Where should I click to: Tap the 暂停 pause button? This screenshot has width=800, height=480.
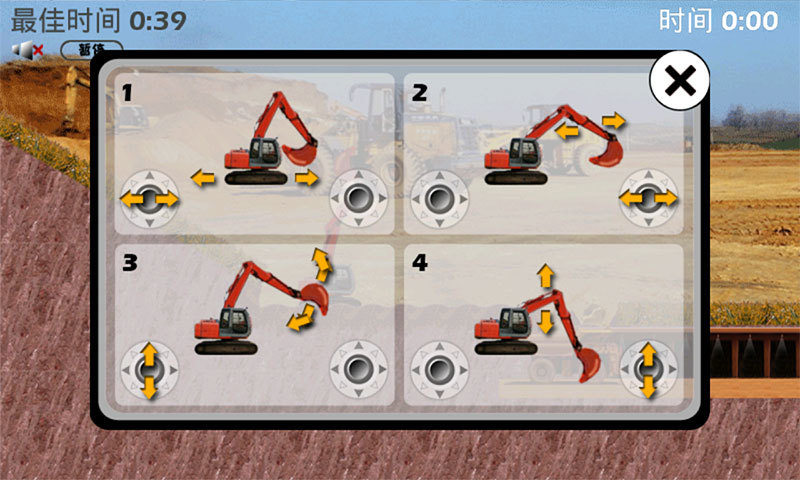(x=91, y=47)
